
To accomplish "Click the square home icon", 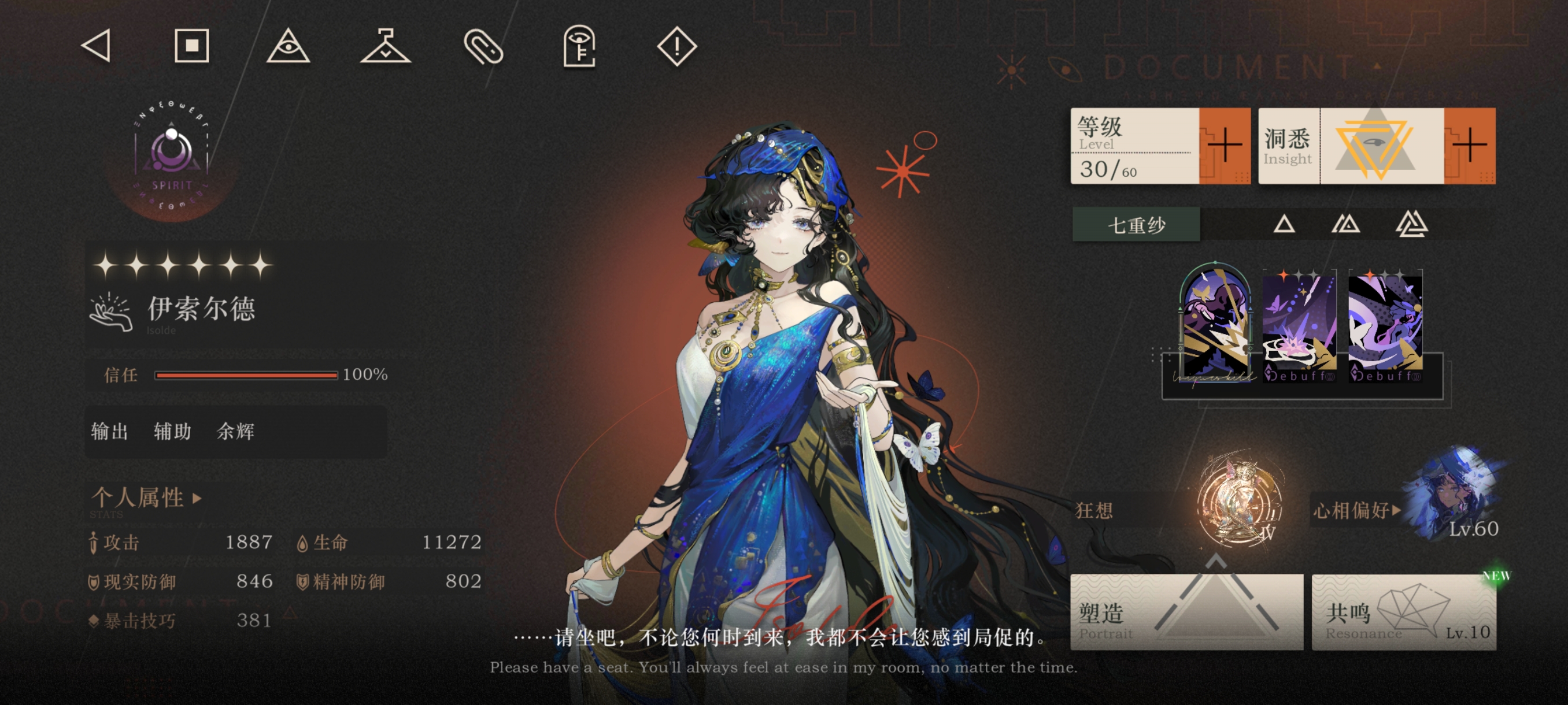I will [192, 46].
